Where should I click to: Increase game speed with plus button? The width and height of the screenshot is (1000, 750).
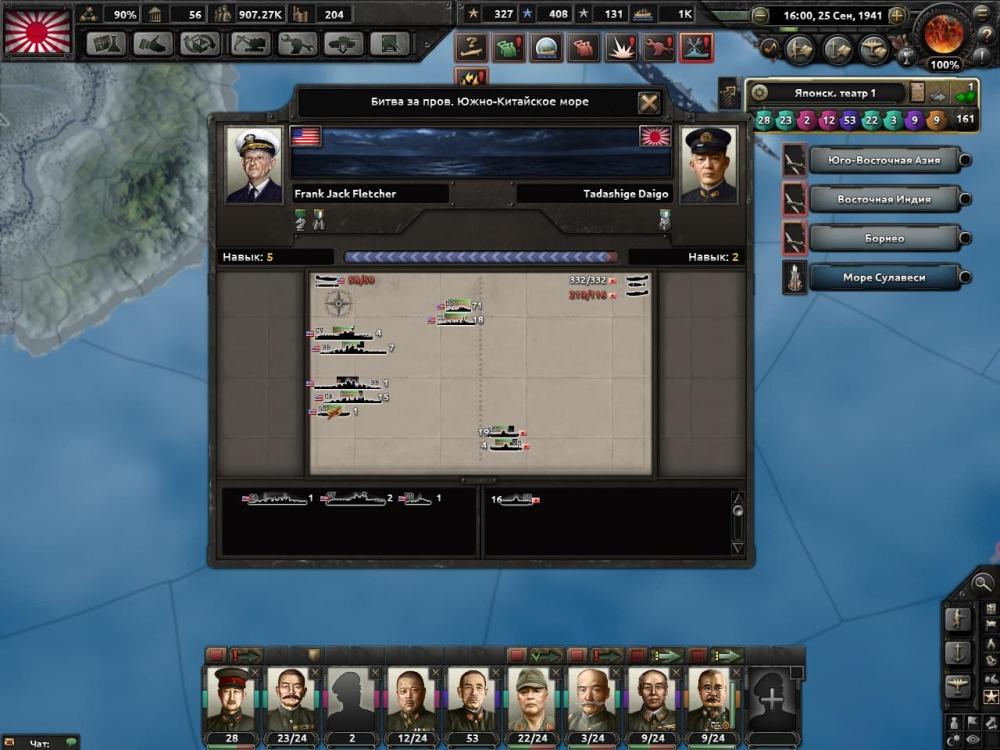tap(897, 16)
